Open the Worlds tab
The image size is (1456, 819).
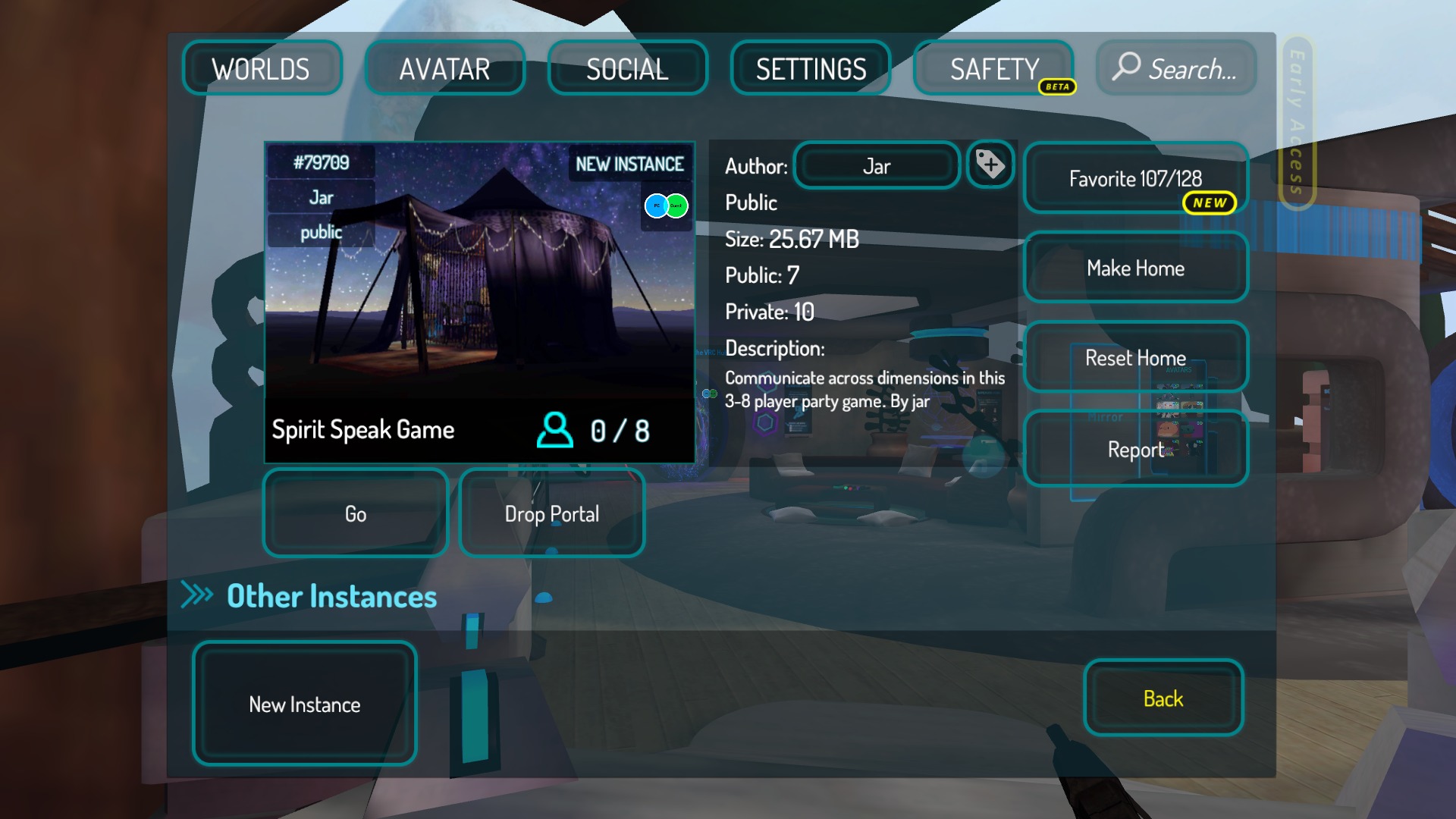click(x=262, y=69)
